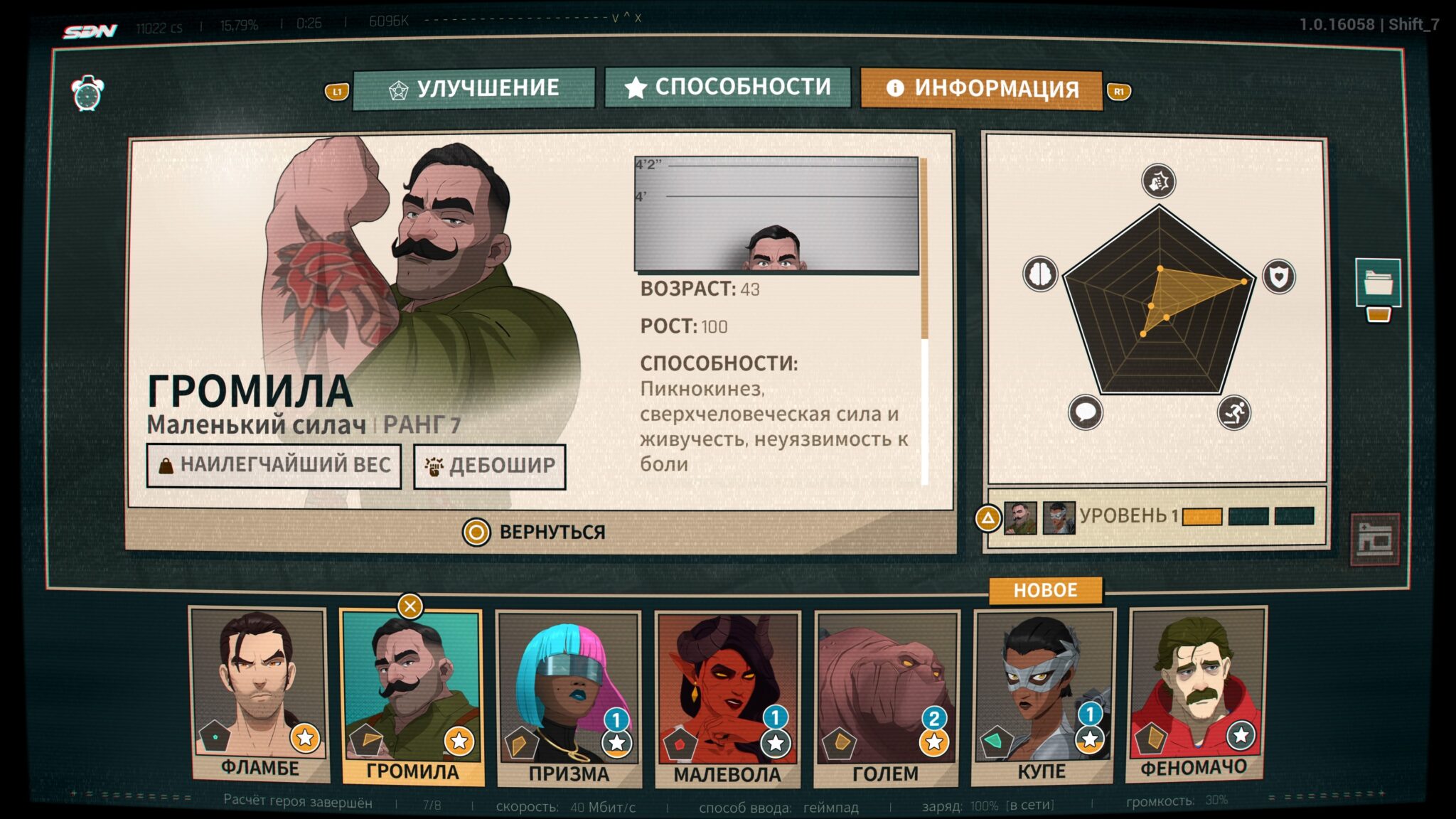
Task: Select the Наилегчайший вес trait tag
Action: click(x=274, y=466)
